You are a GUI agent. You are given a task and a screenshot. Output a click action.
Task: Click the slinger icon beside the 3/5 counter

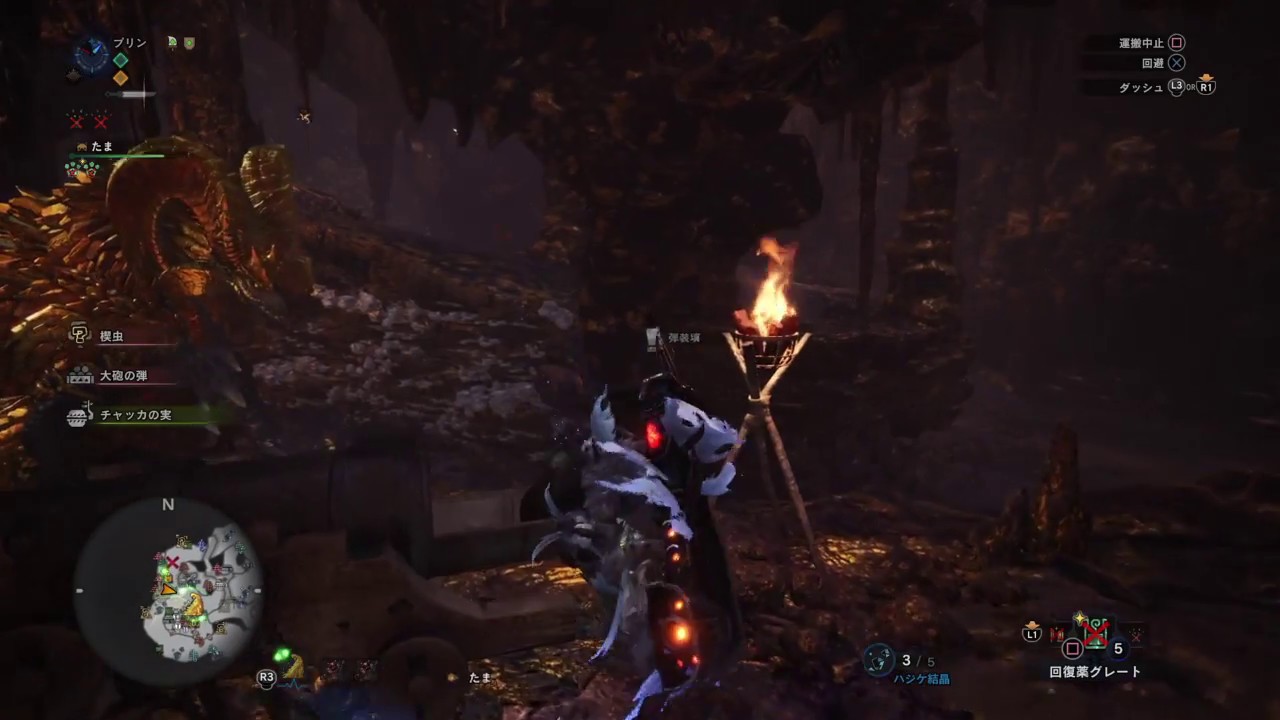click(x=878, y=660)
